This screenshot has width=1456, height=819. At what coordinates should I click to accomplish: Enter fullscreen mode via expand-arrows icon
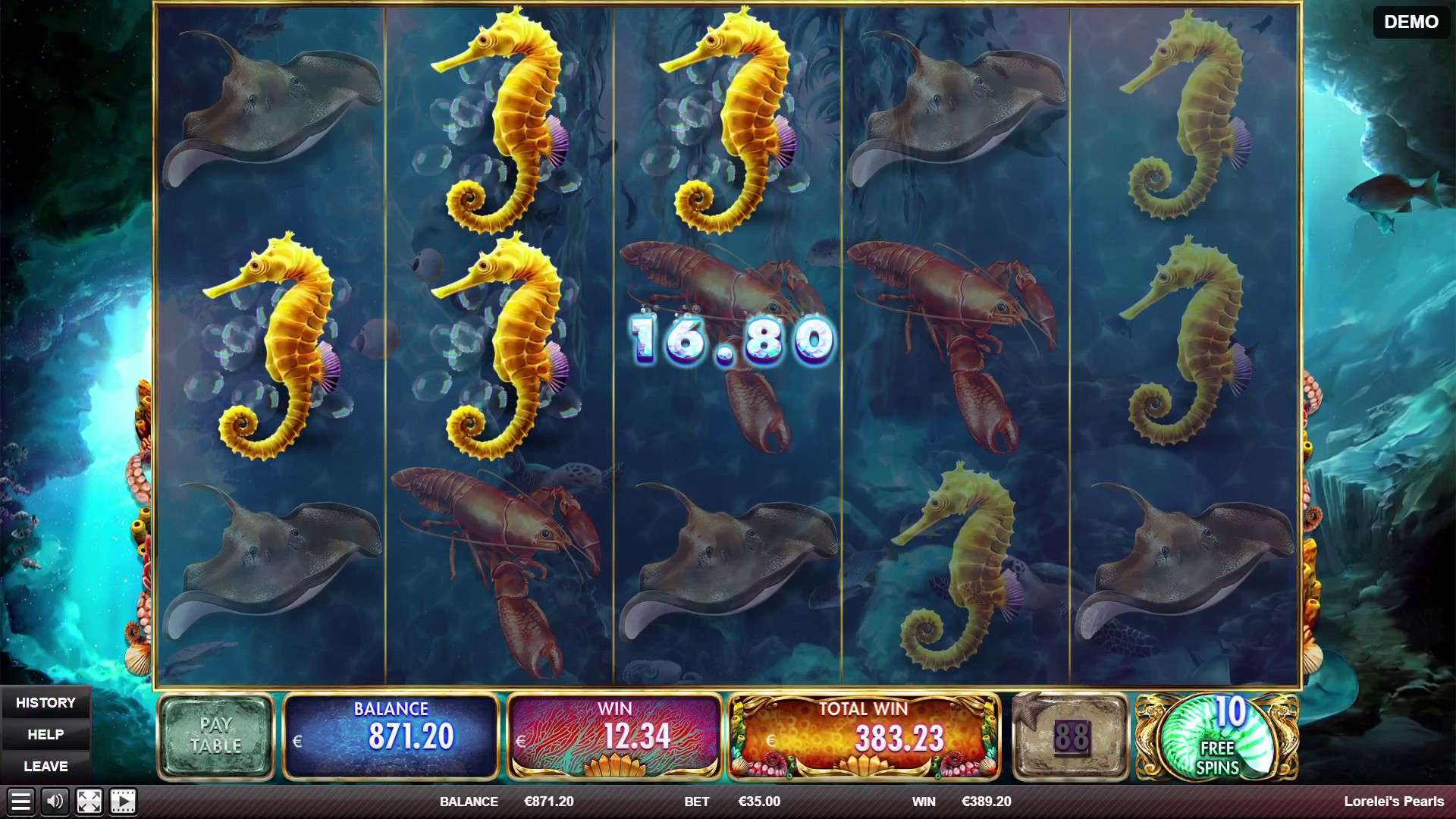[x=89, y=802]
